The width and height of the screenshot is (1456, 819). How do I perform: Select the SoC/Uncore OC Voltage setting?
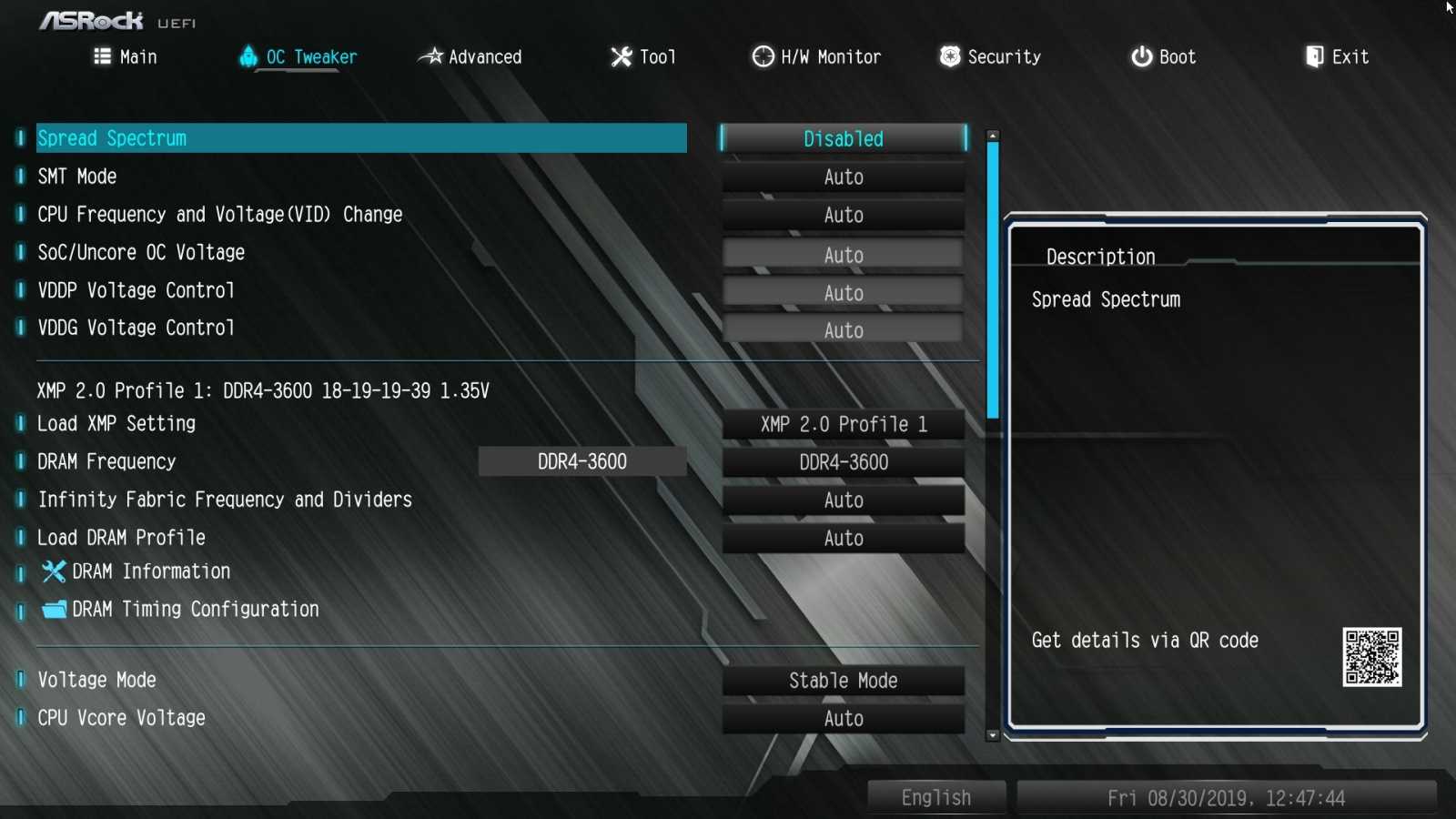141,253
